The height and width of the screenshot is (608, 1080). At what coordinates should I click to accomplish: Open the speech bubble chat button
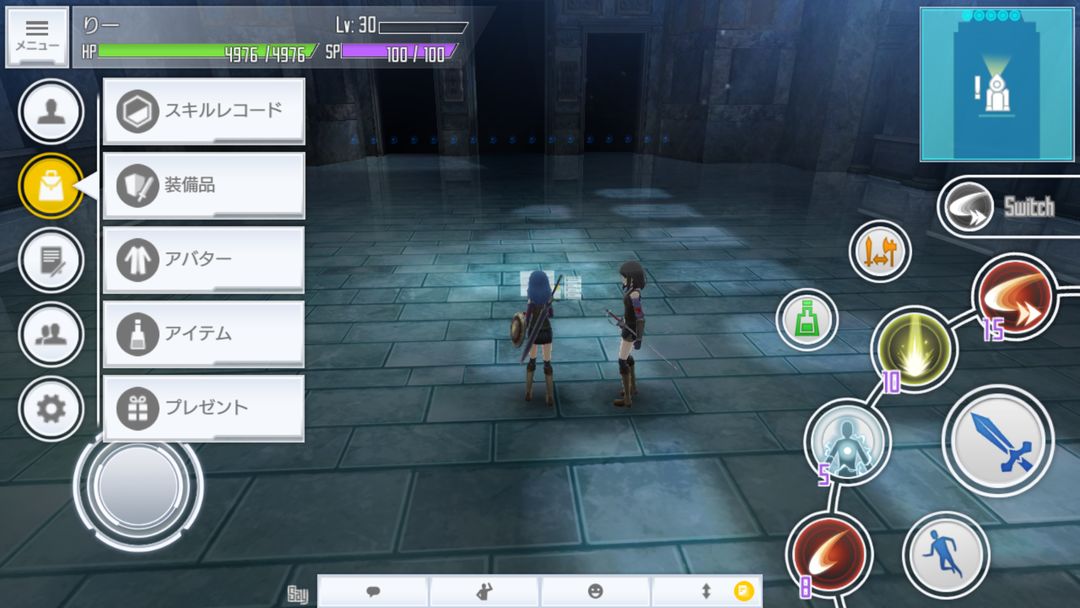pyautogui.click(x=373, y=591)
